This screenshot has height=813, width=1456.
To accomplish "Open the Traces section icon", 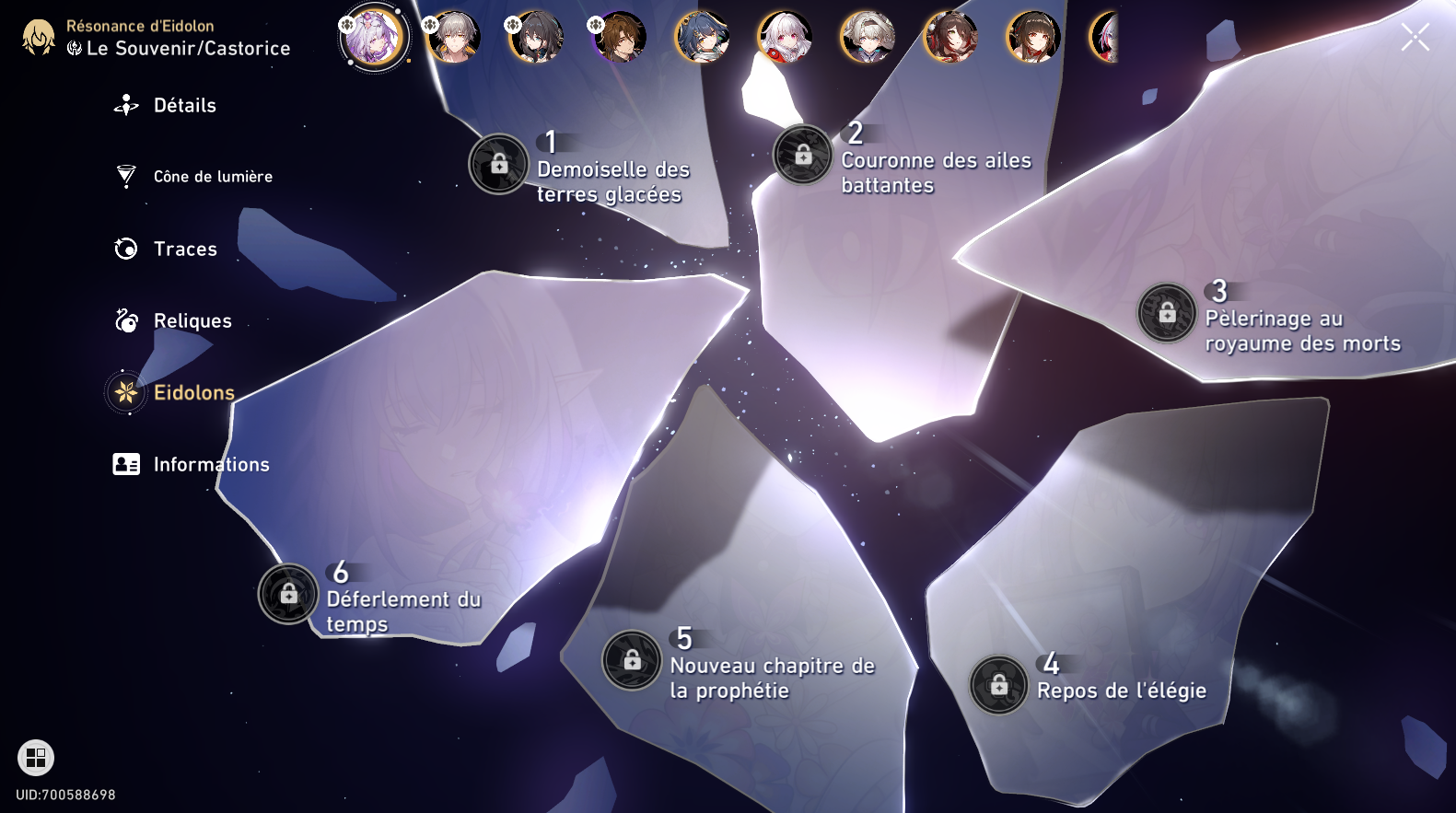I will tap(125, 249).
